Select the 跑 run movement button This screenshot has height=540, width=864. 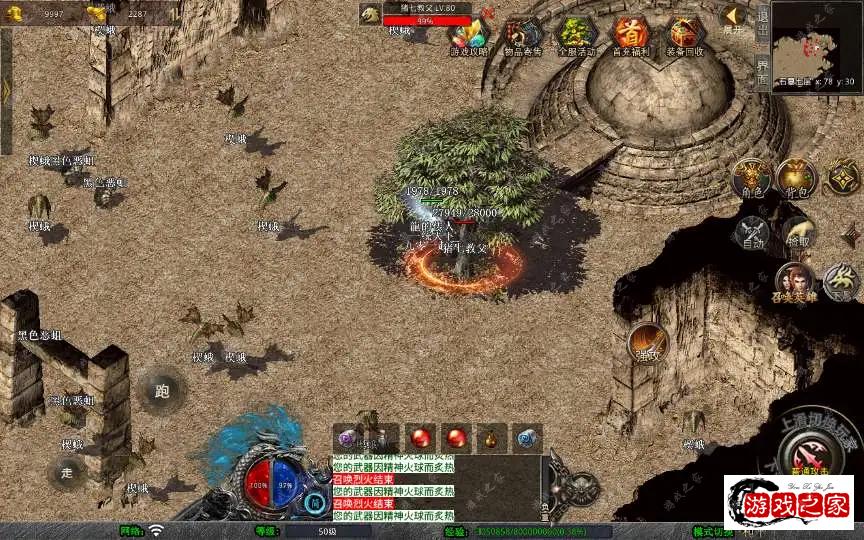point(162,391)
